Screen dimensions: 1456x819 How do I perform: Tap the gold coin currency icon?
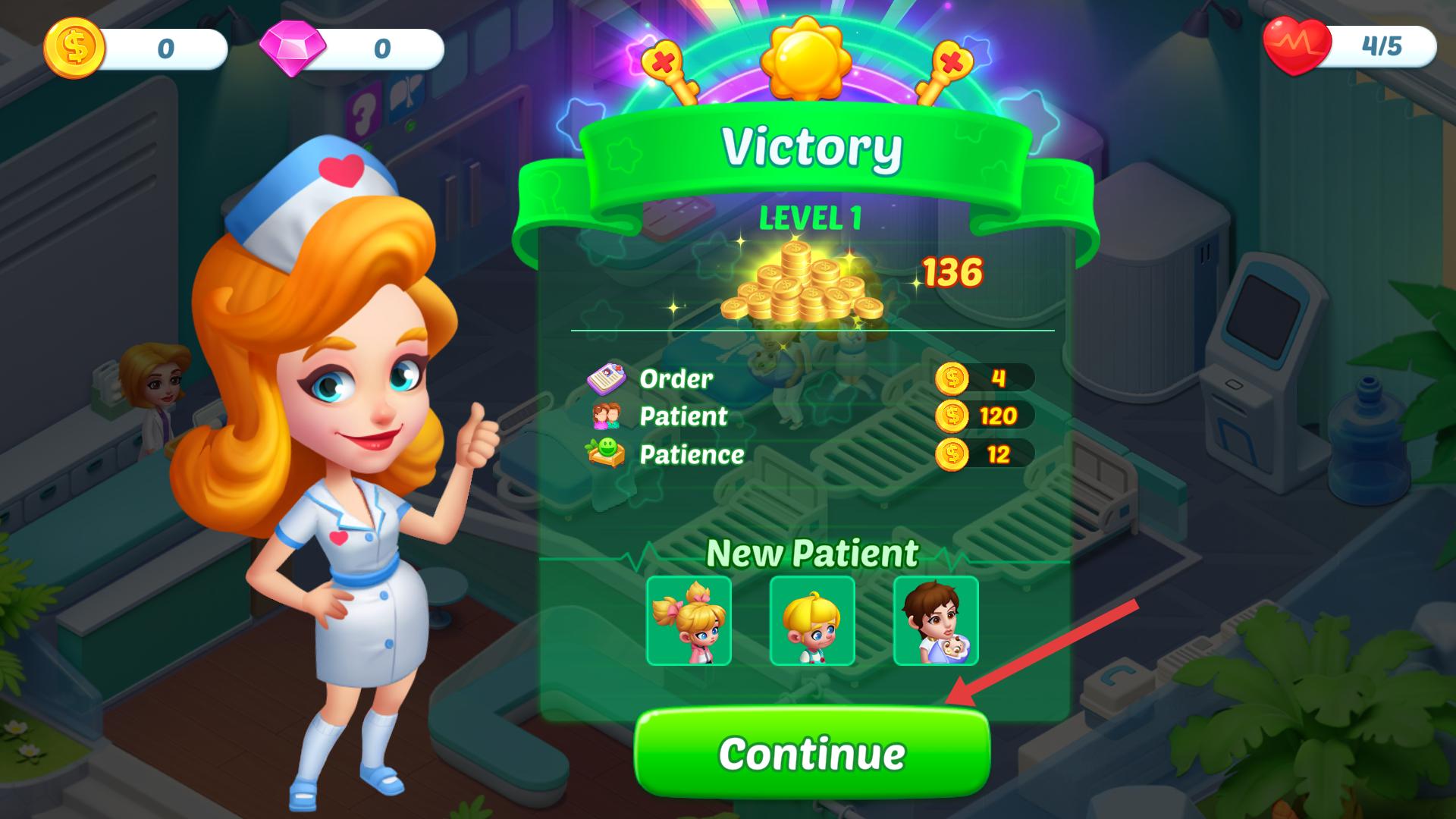point(74,47)
